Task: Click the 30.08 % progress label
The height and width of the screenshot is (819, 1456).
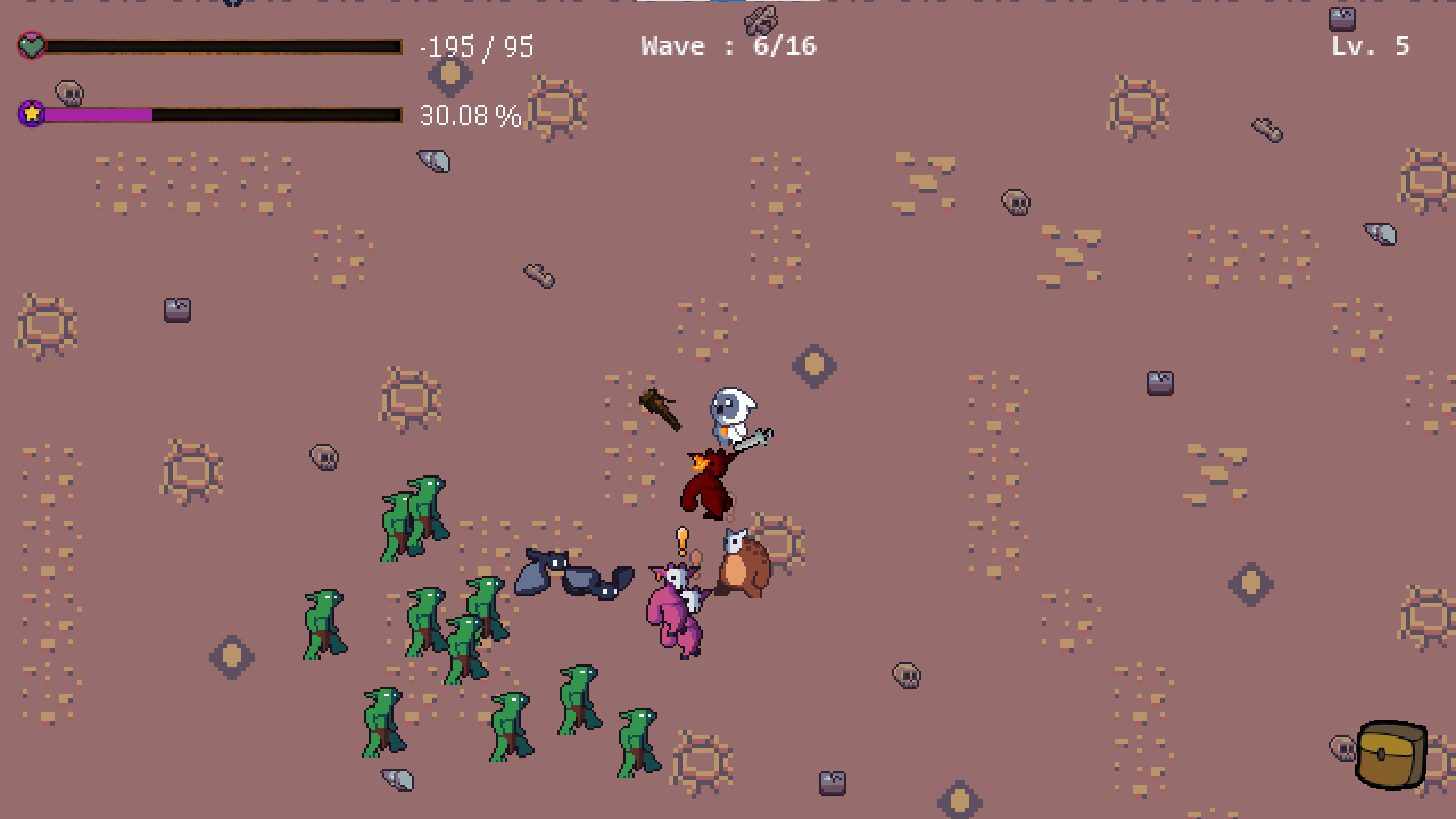Action: point(470,115)
